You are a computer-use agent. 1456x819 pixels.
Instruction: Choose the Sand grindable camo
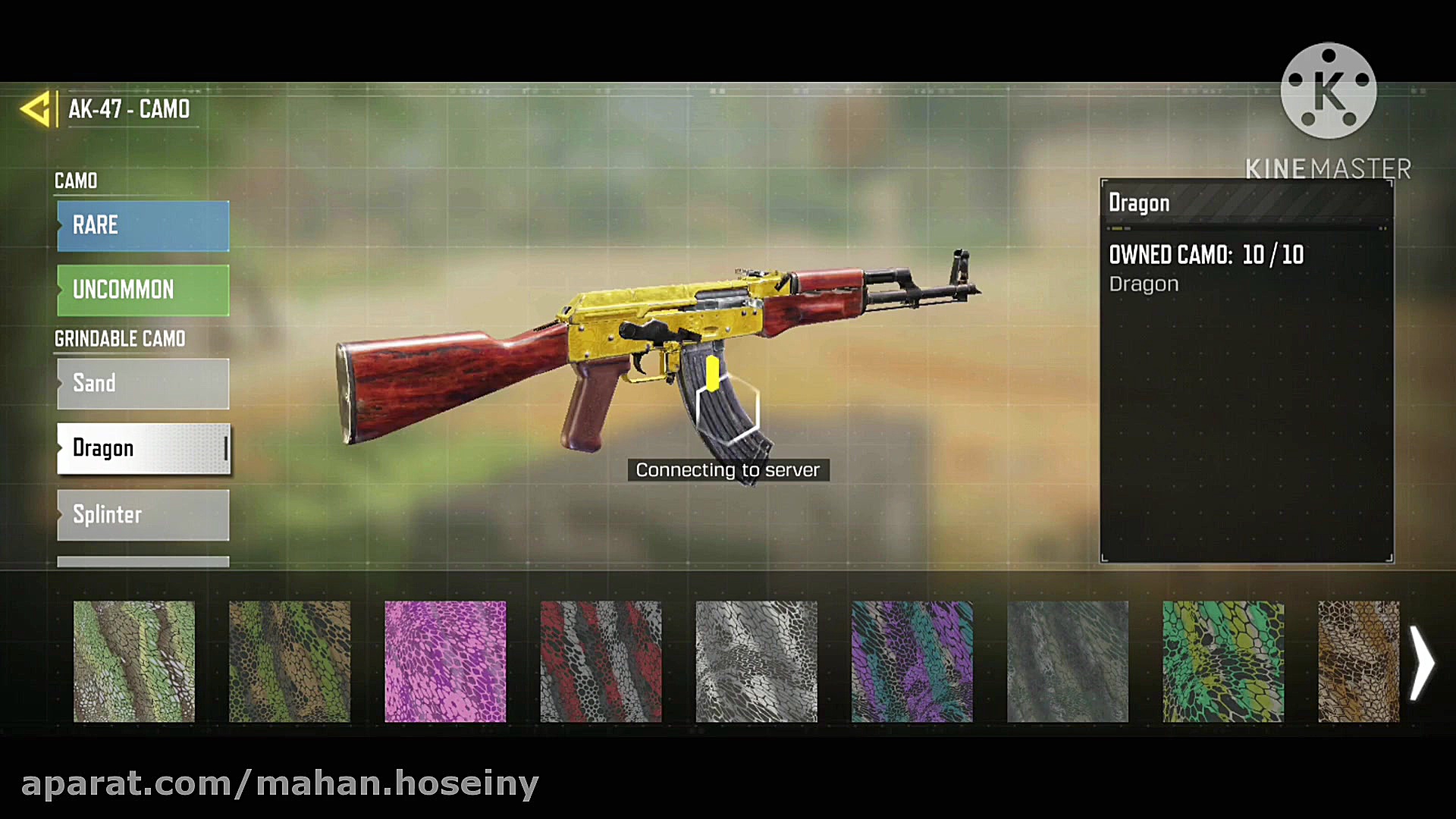tap(143, 384)
